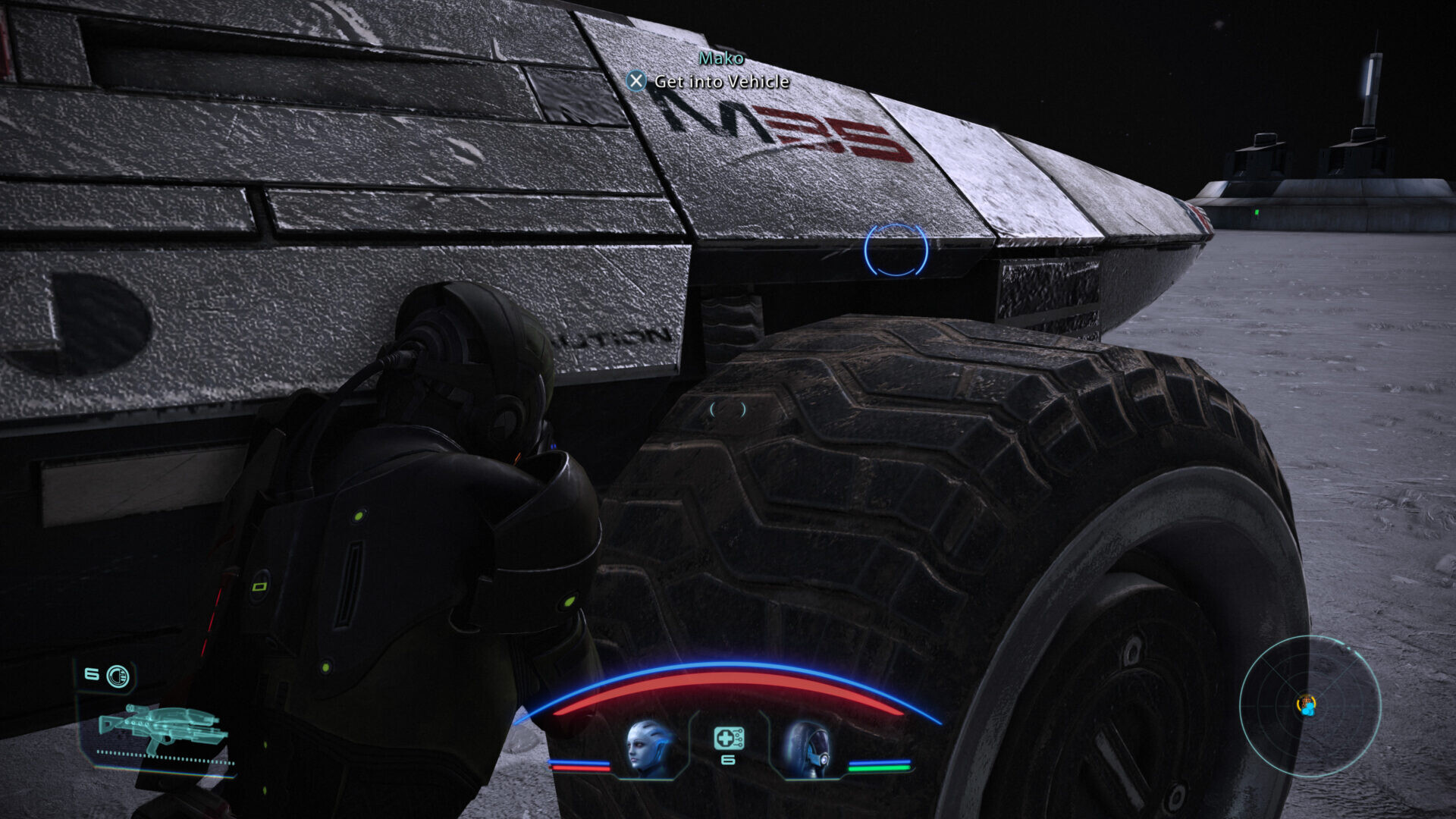The image size is (1456, 819).
Task: Select the assault rifle weapon icon
Action: [163, 728]
